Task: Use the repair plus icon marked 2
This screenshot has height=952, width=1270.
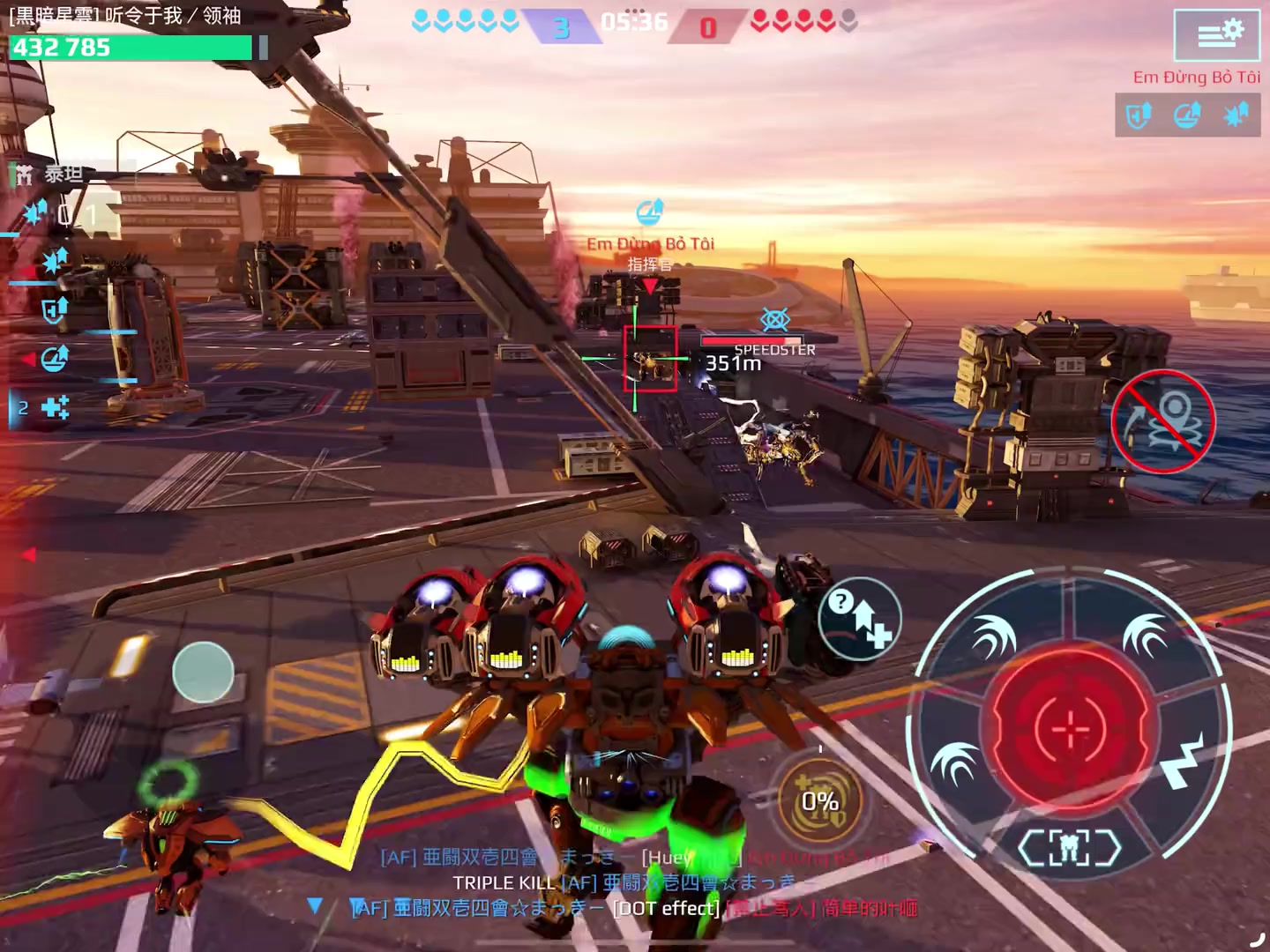Action: (53, 407)
